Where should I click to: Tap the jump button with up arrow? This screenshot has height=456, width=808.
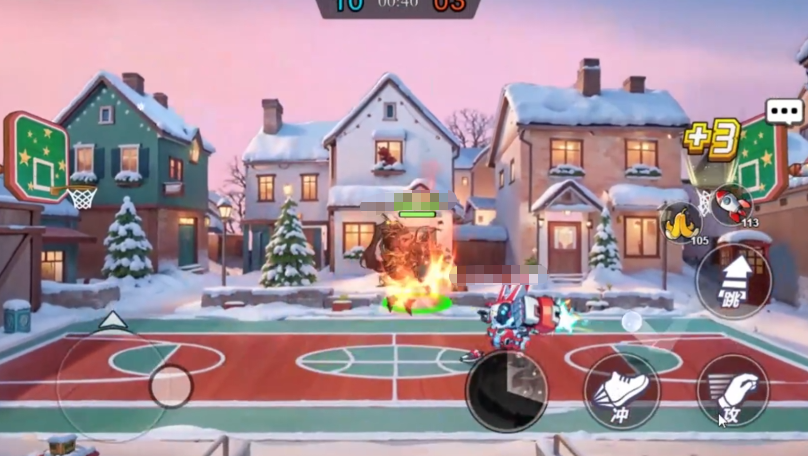click(733, 281)
